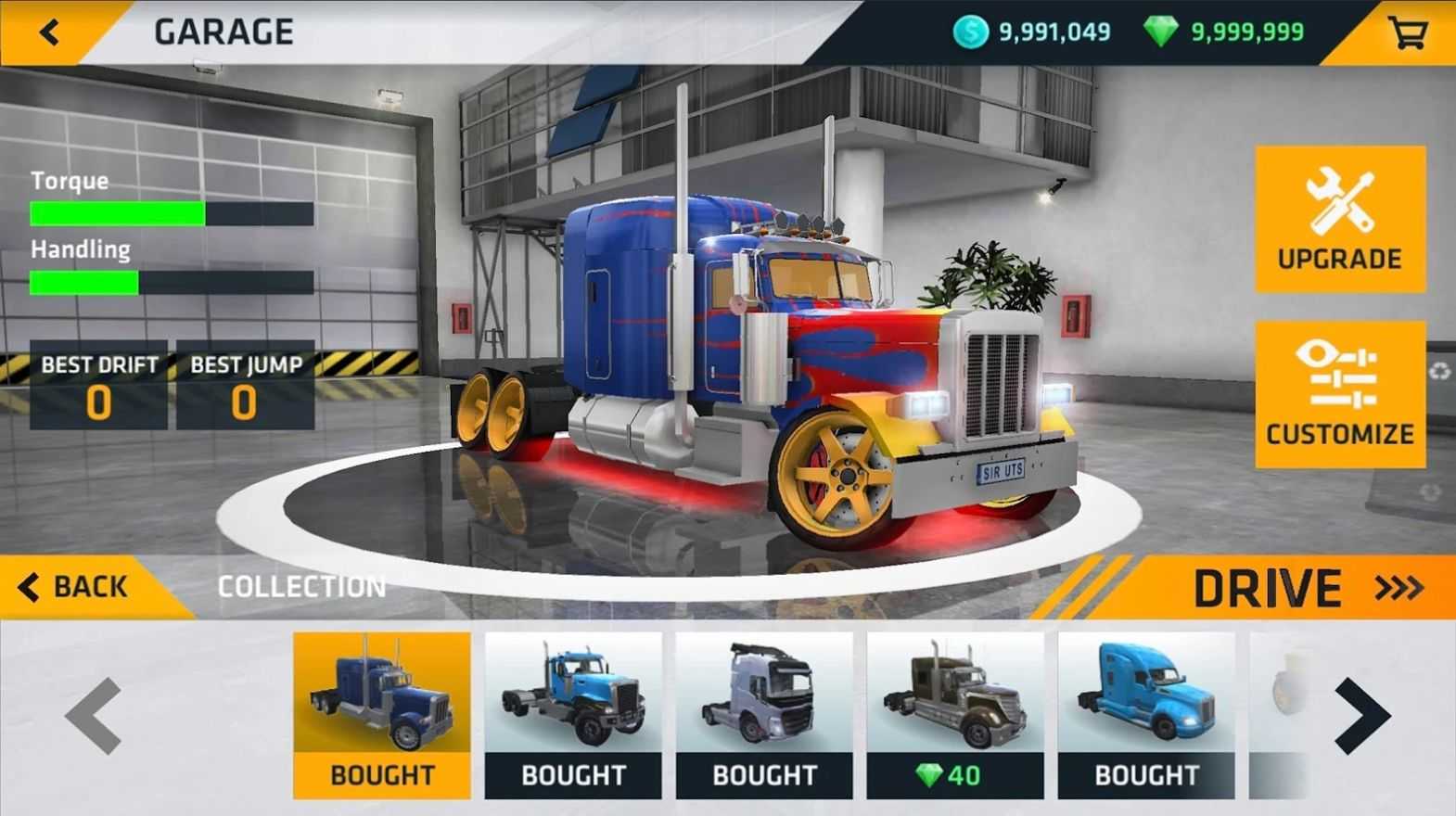1456x816 pixels.
Task: Open the Customize sliders icon
Action: (x=1339, y=376)
